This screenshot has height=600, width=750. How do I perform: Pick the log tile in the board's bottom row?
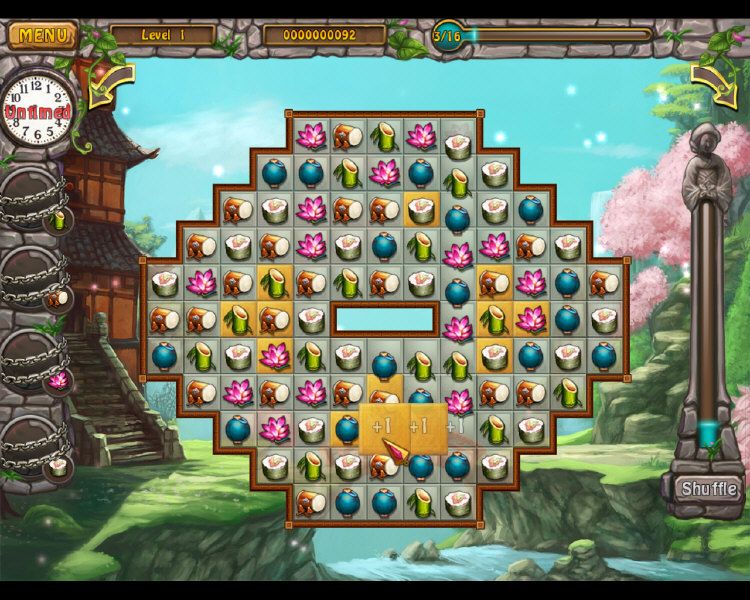pos(310,502)
